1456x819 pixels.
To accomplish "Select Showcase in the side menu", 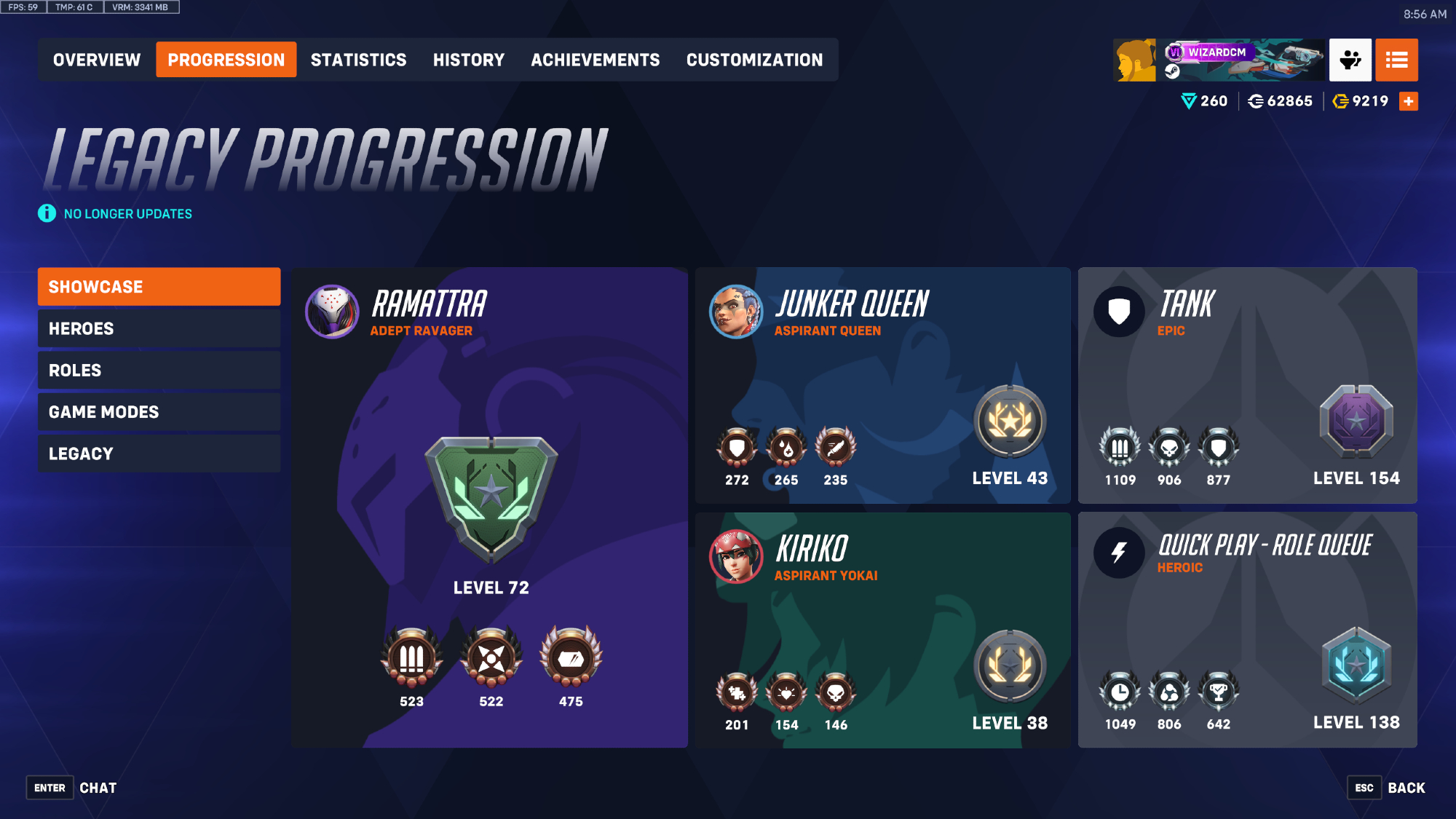I will point(159,287).
